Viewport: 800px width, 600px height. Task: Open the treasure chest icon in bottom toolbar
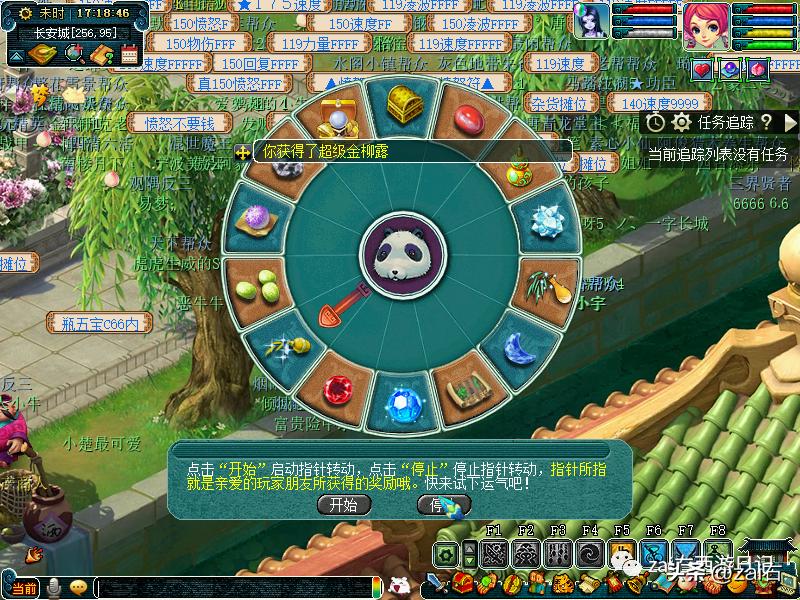click(x=463, y=581)
